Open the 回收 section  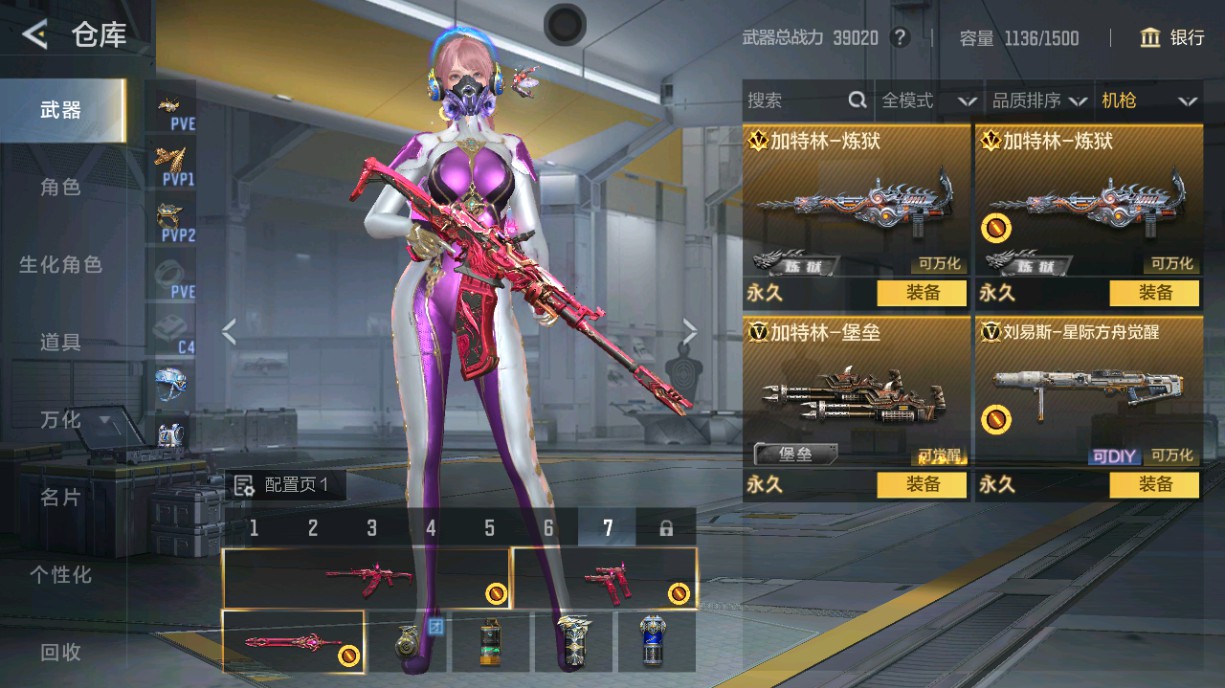[60, 652]
